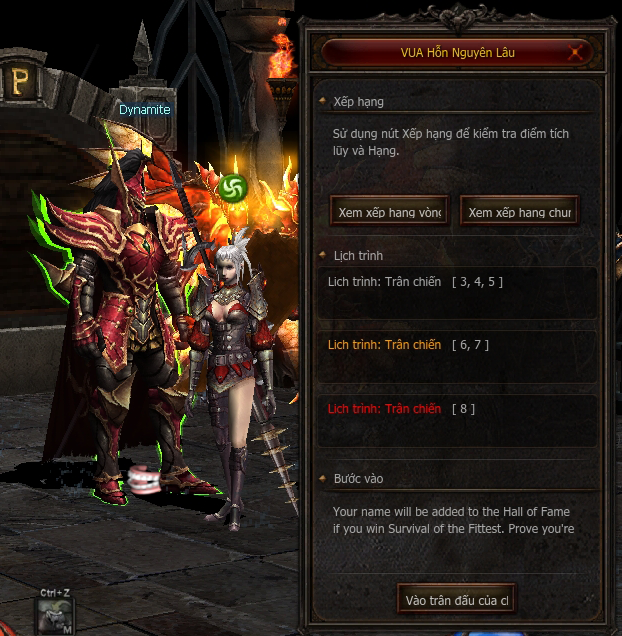Select the schedule row for battles 3, 4, 5

click(x=457, y=282)
